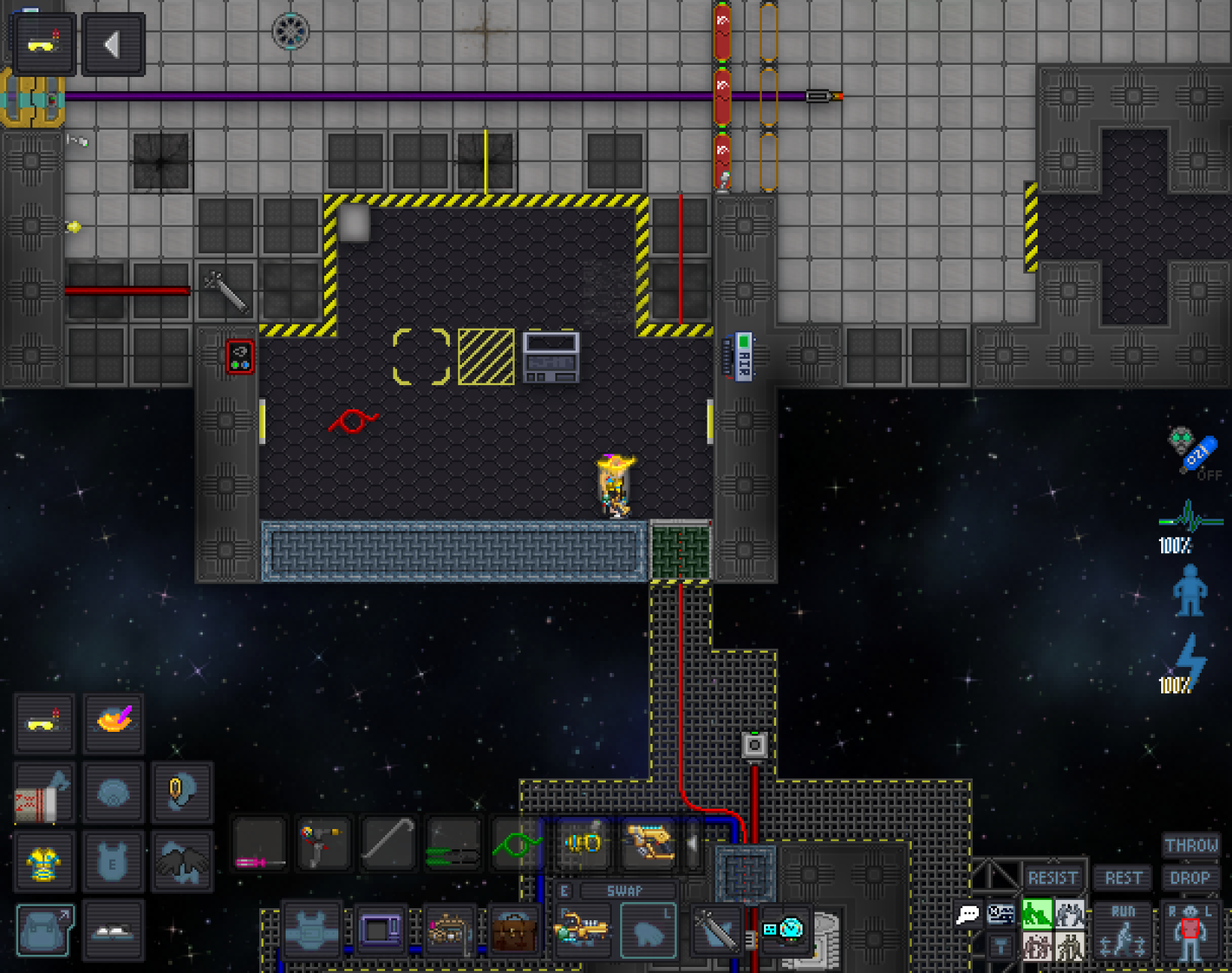Swap active hands with SWAP button
This screenshot has height=973, width=1232.
(624, 891)
